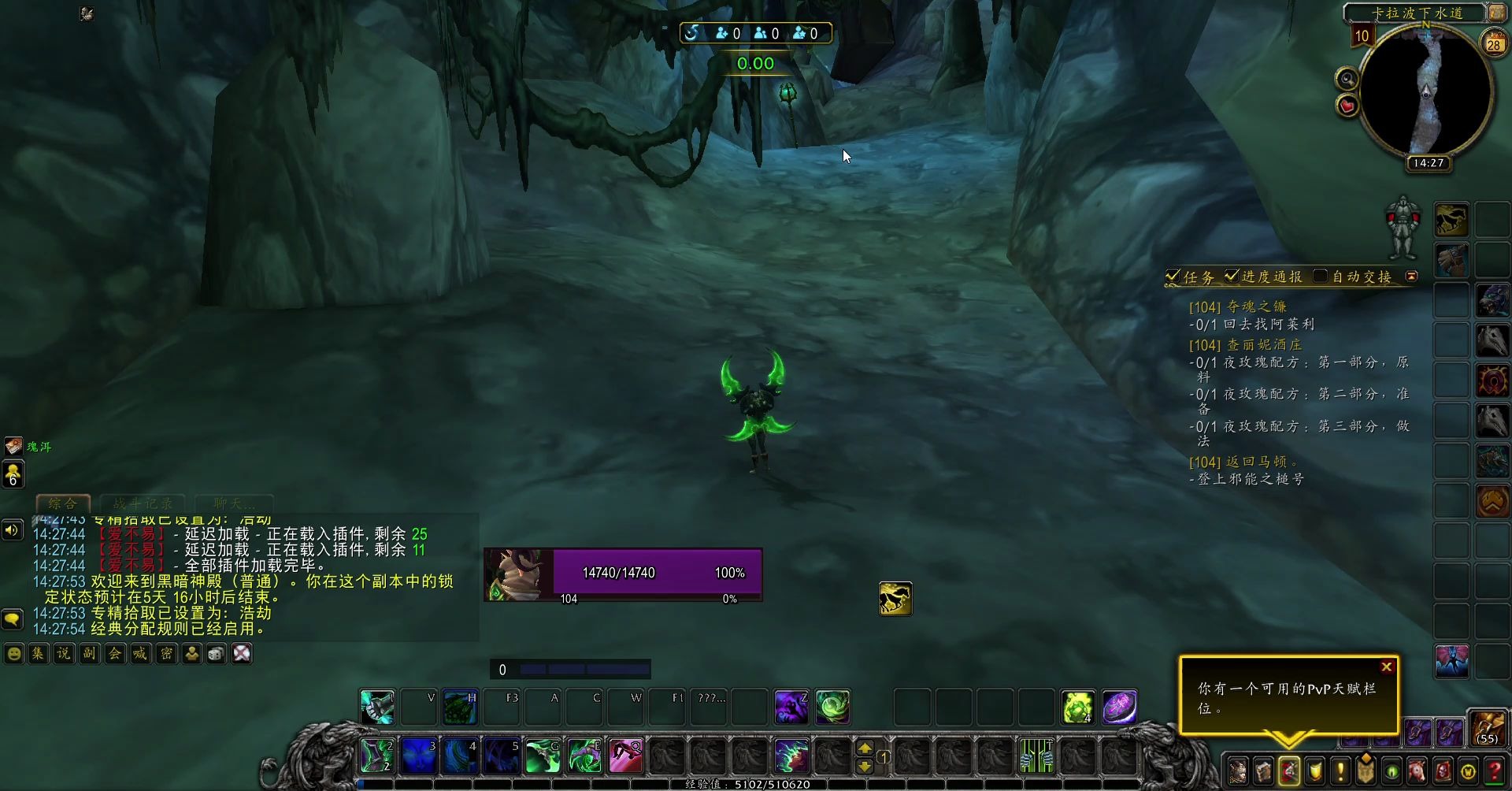Open the emote smiley face button
The width and height of the screenshot is (1512, 791).
[14, 654]
